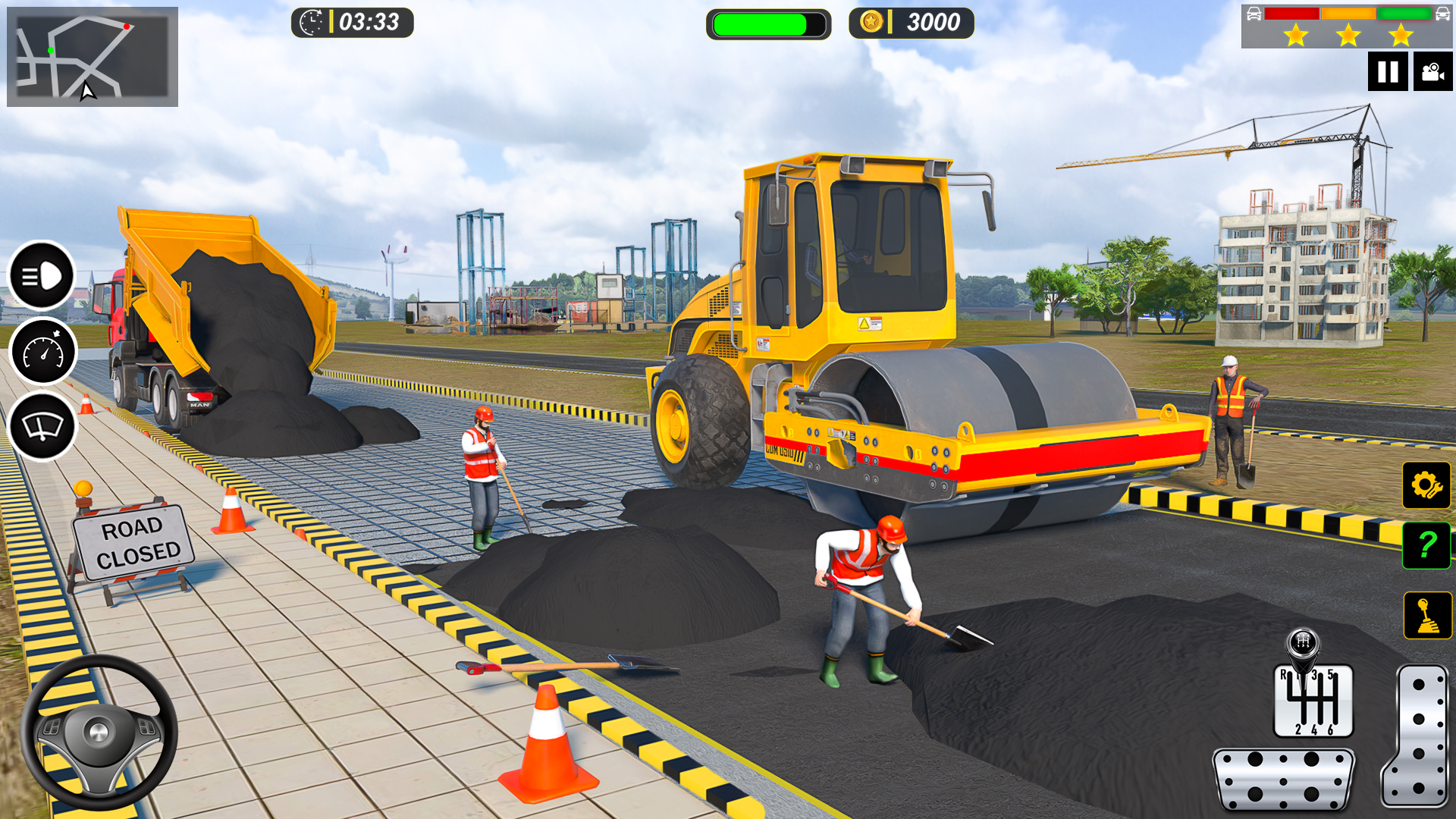Click the green level progress bar
This screenshot has width=1456, height=819.
click(768, 24)
